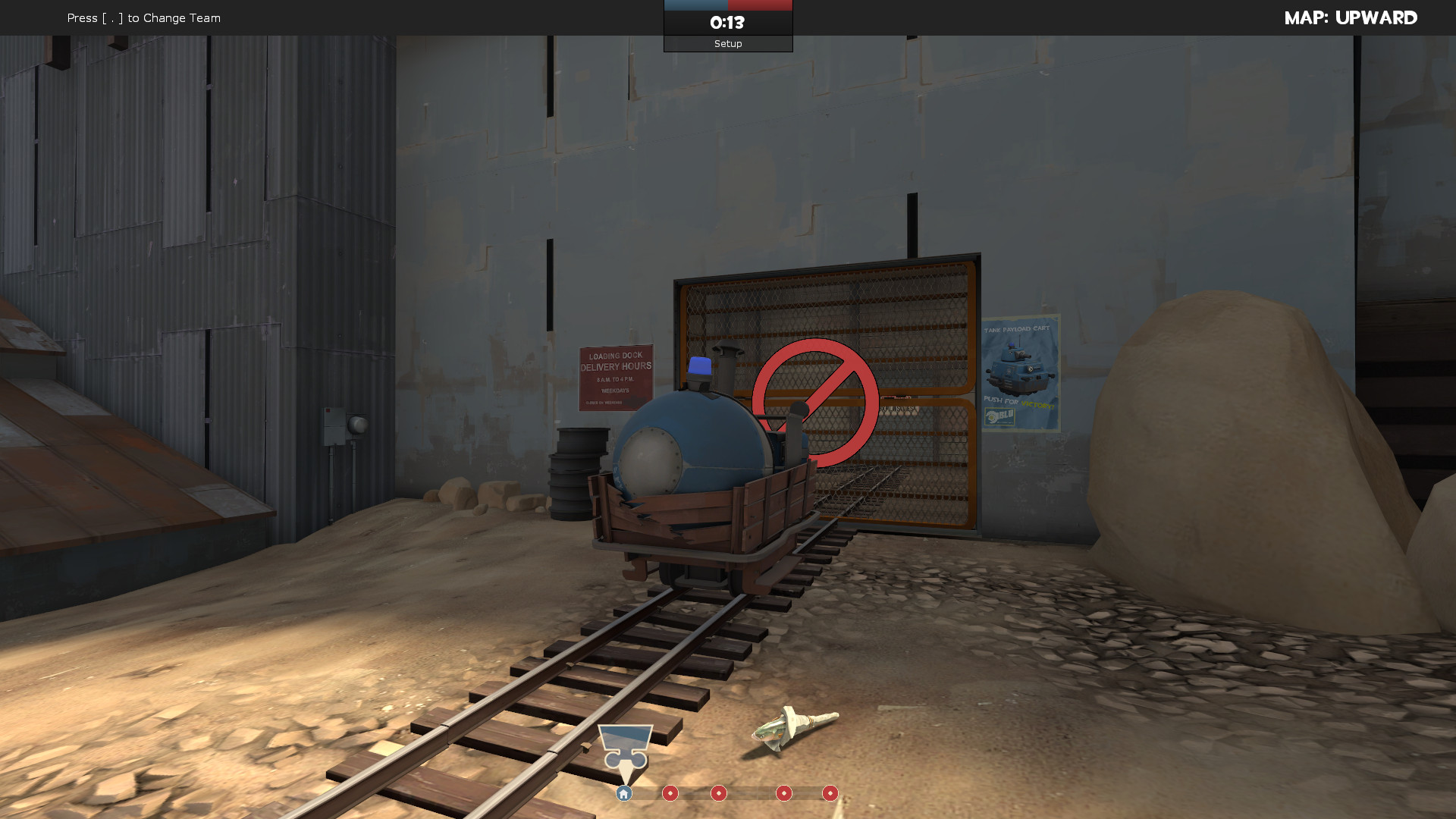Click MAP: UPWARD in the top right
Viewport: 1456px width, 819px height.
tap(1352, 17)
